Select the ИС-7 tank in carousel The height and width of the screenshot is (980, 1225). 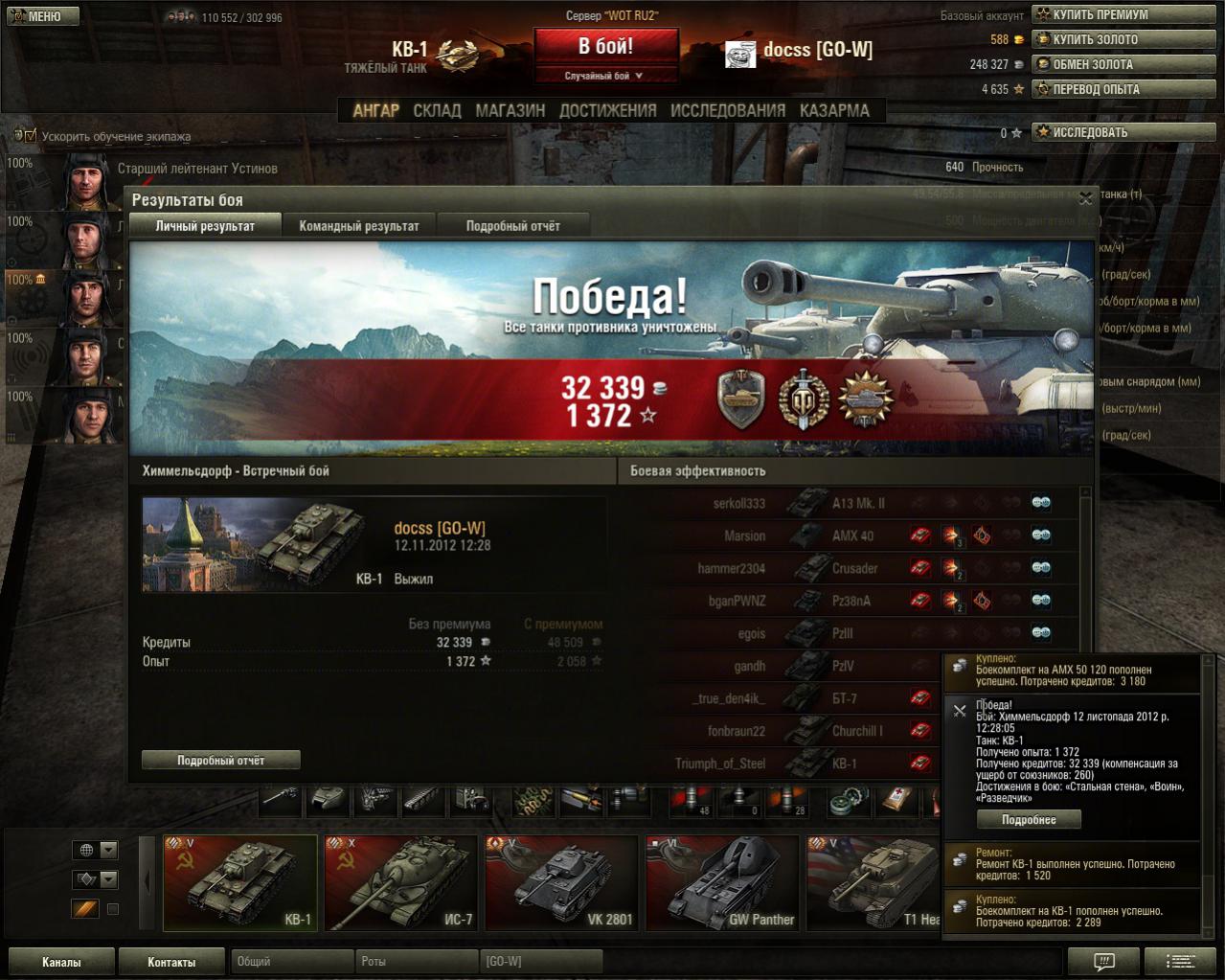click(400, 882)
